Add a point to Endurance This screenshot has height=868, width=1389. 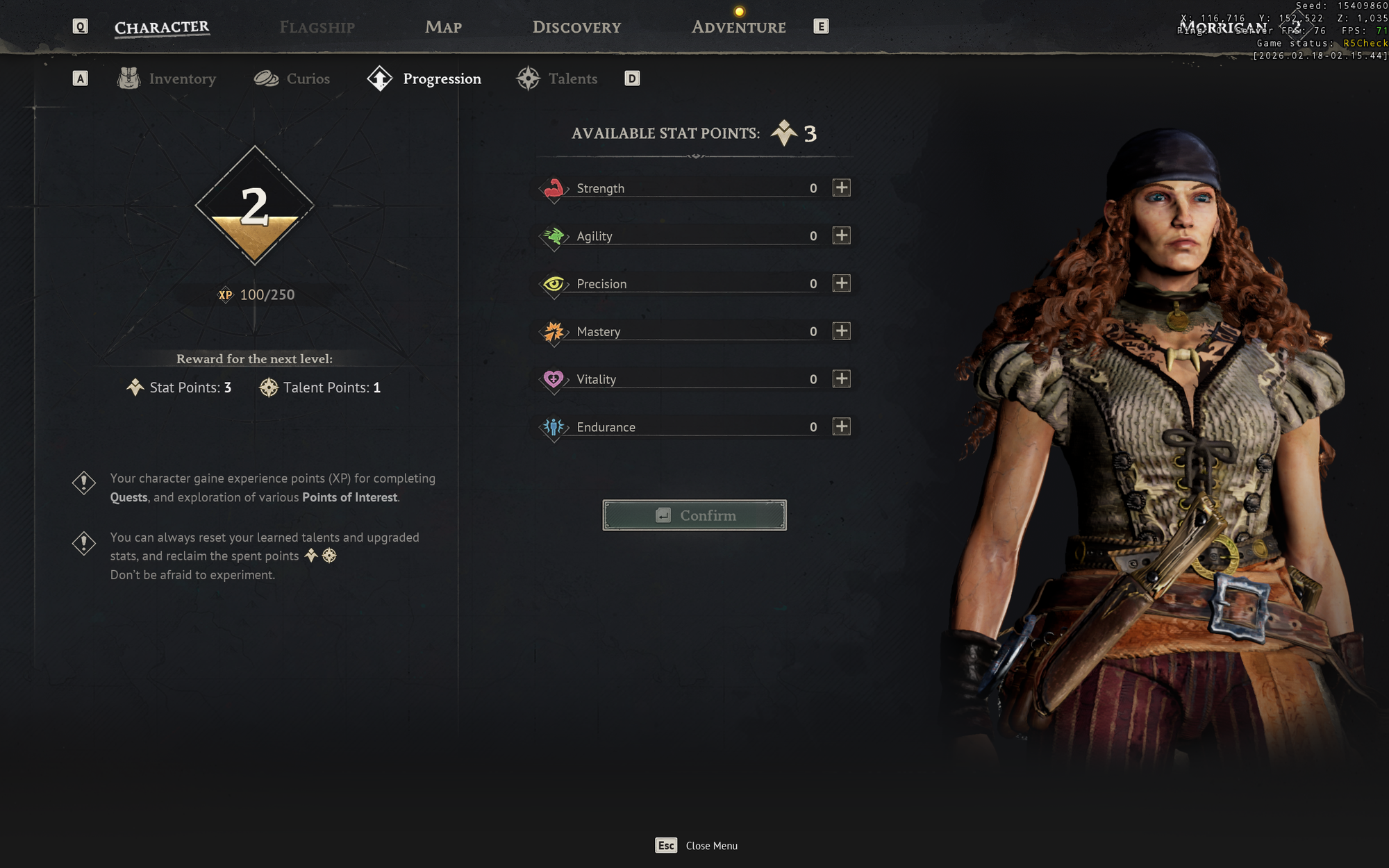(841, 426)
